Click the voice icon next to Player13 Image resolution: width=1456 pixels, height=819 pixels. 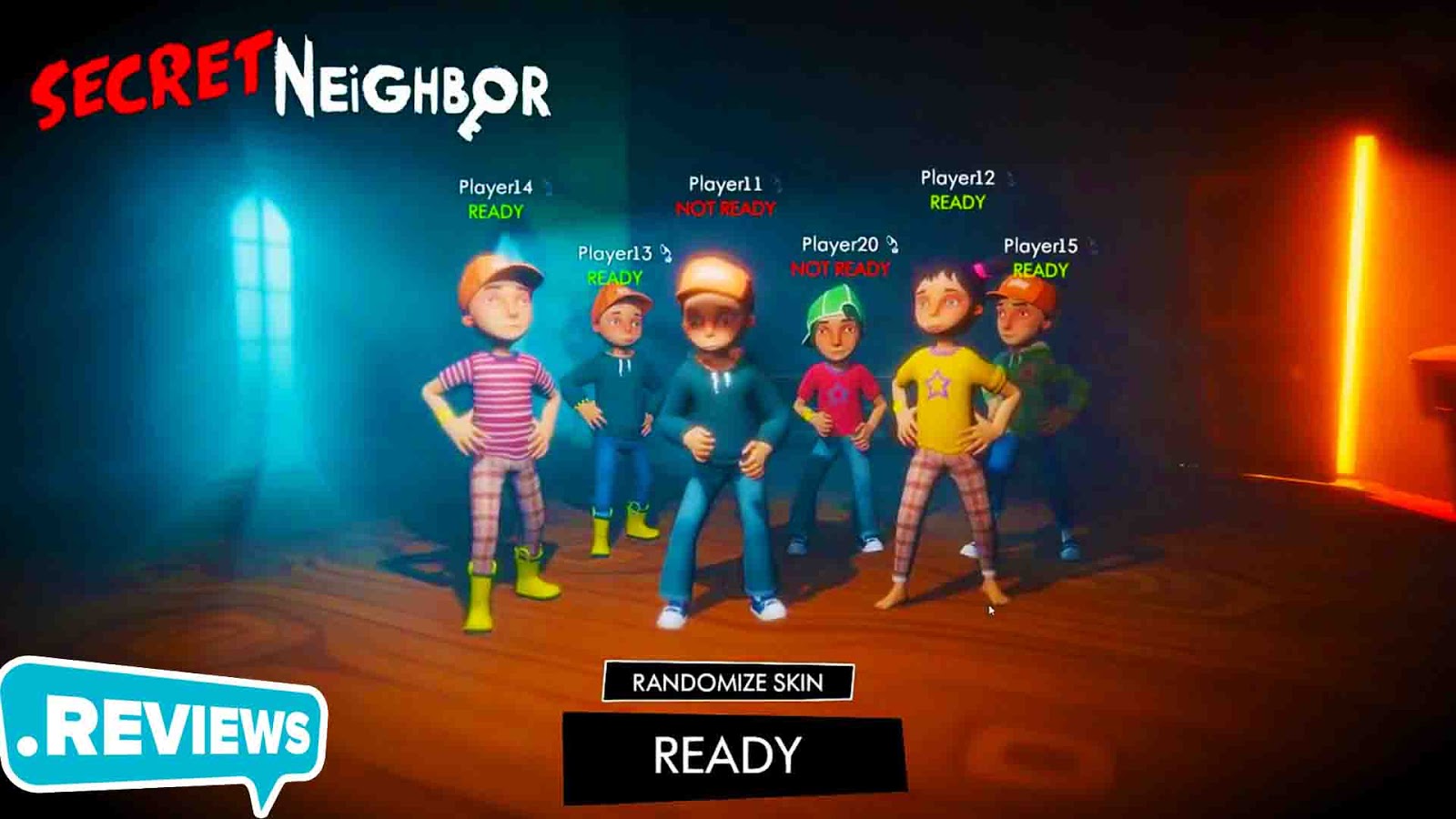point(664,253)
